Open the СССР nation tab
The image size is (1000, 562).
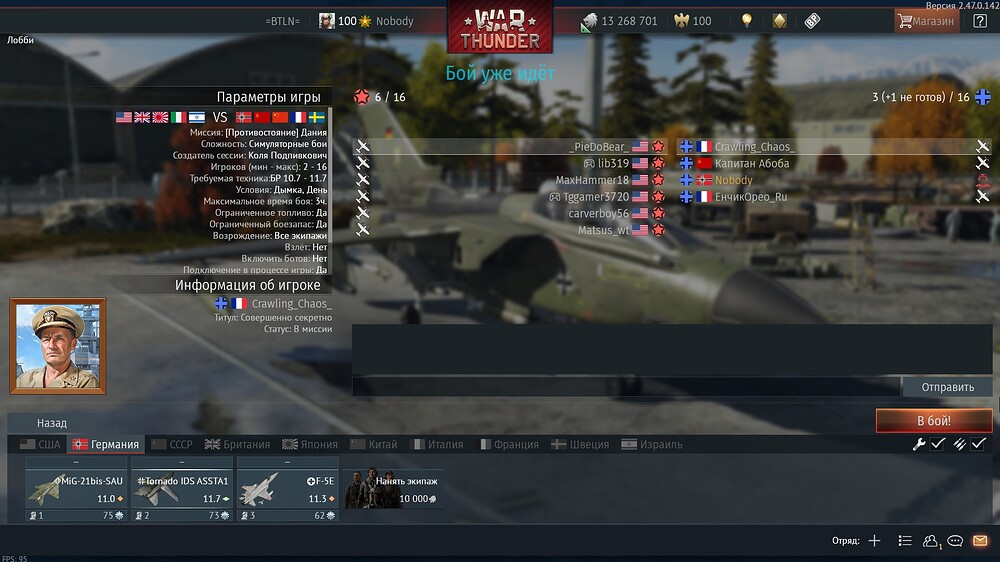(x=171, y=444)
